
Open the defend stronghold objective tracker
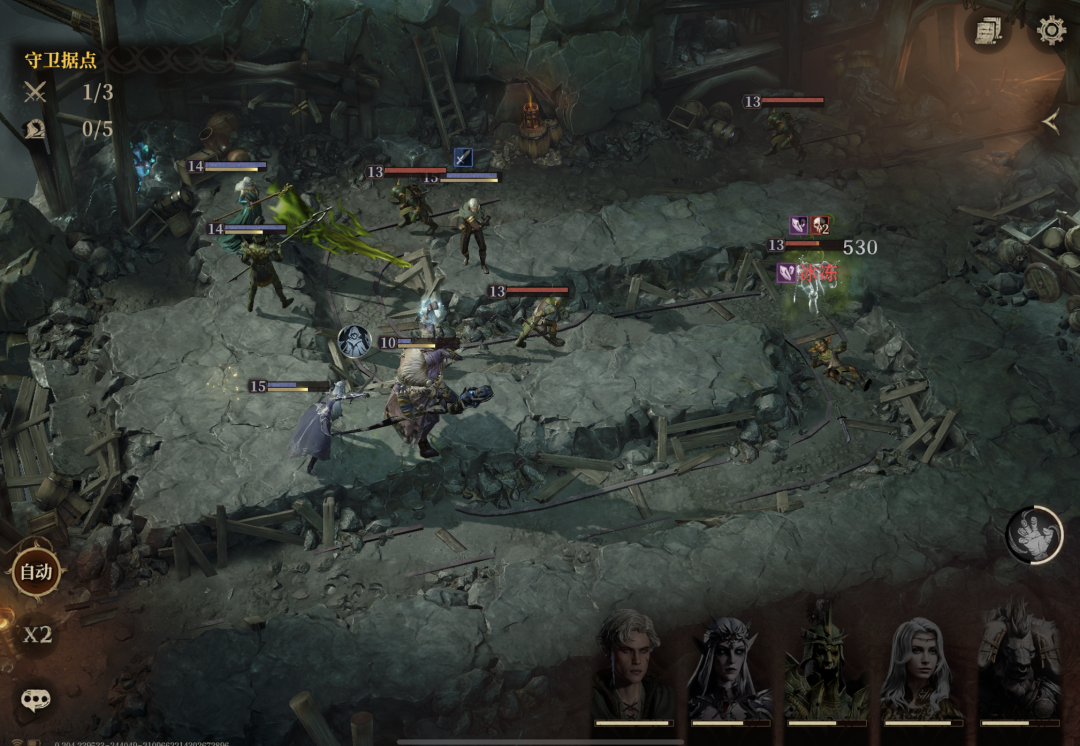point(62,60)
